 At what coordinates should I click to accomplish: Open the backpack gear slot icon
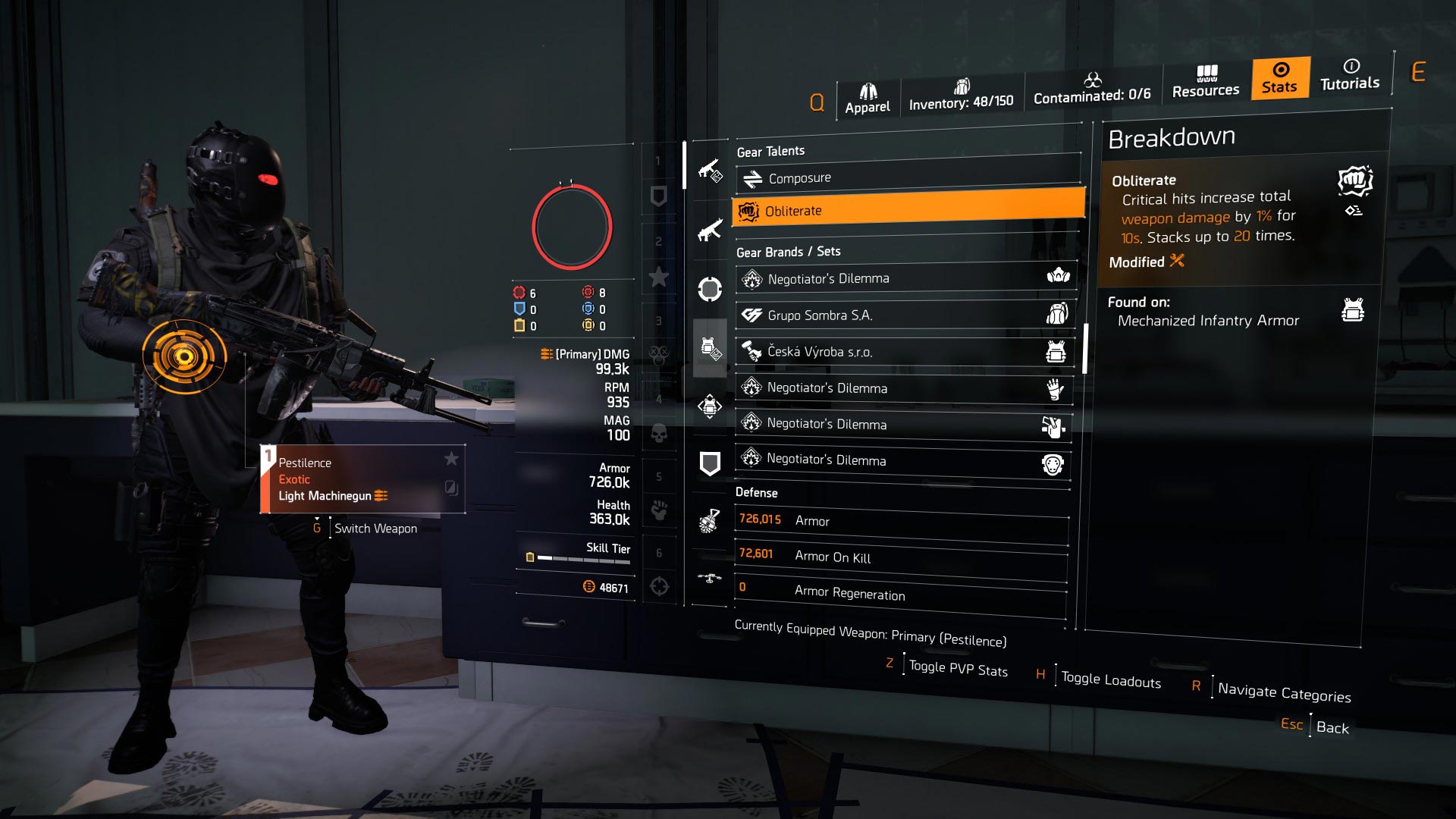click(x=709, y=404)
